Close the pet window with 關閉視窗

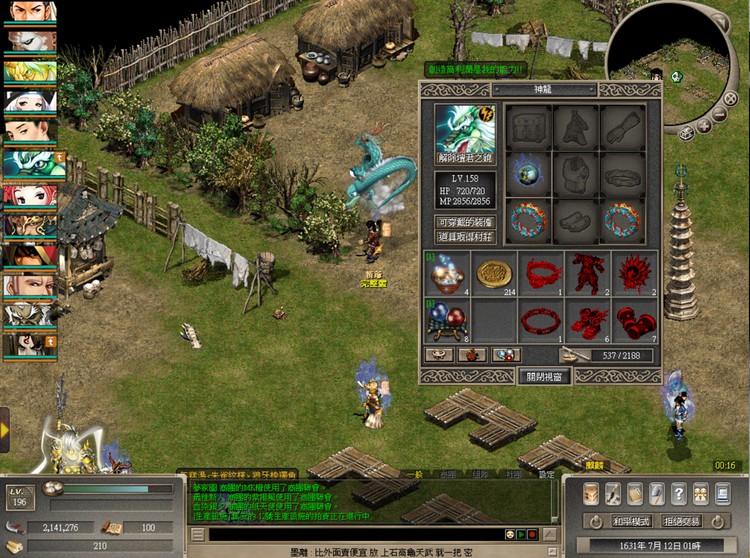(x=544, y=377)
